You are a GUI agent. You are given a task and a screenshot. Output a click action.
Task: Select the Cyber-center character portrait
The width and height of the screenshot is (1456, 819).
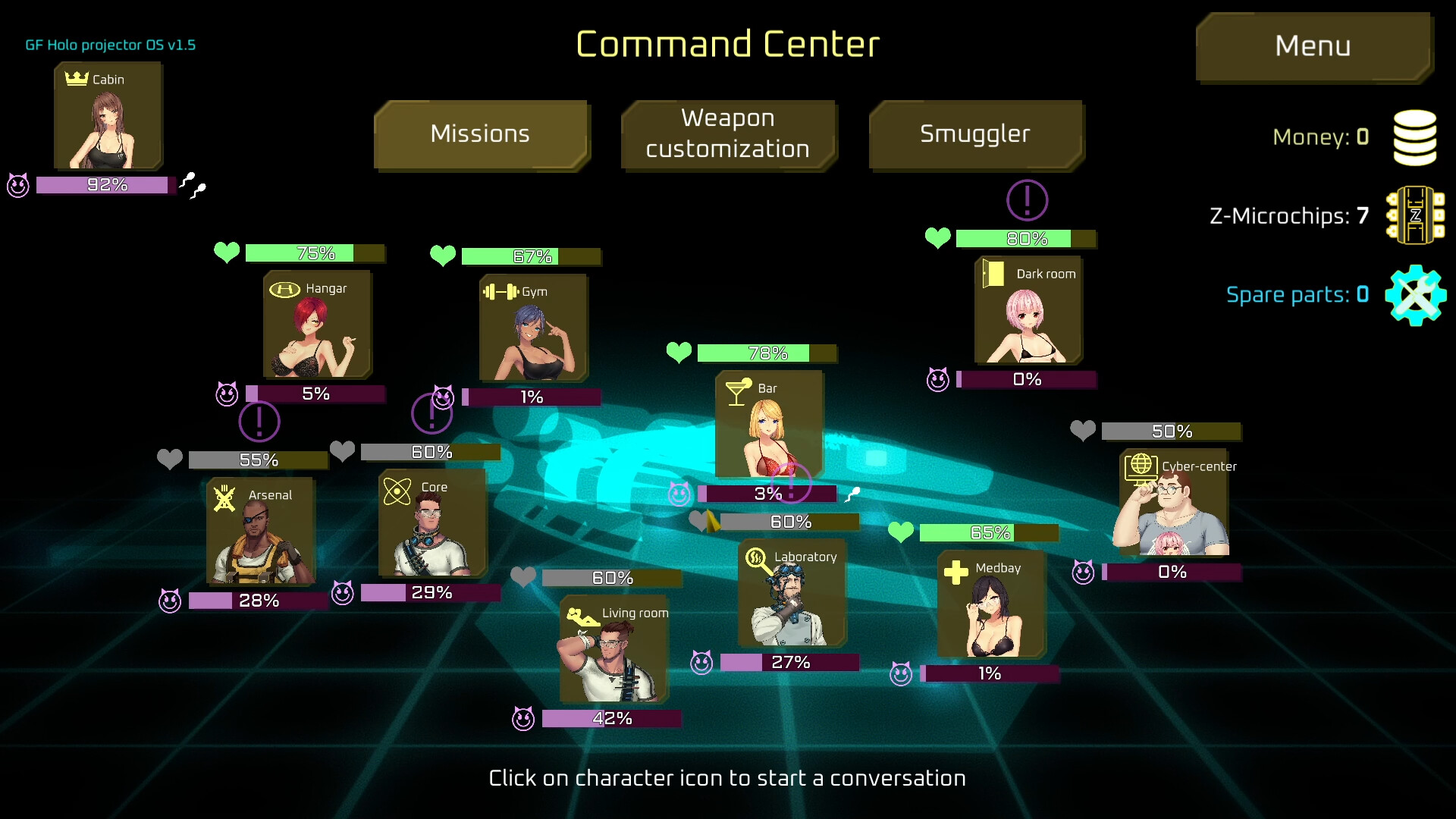coord(1172,504)
